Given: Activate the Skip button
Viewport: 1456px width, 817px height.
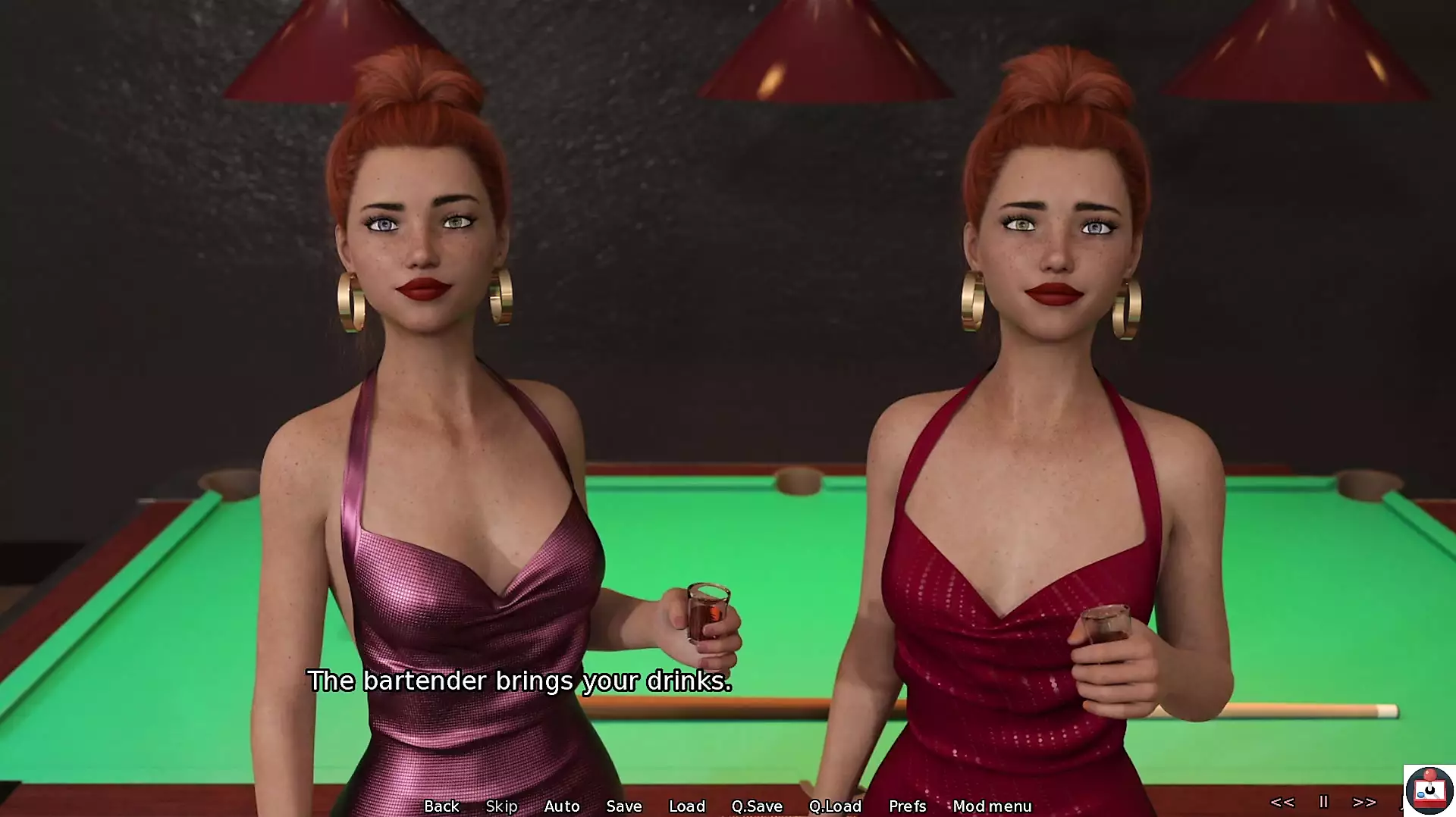Looking at the screenshot, I should (501, 806).
